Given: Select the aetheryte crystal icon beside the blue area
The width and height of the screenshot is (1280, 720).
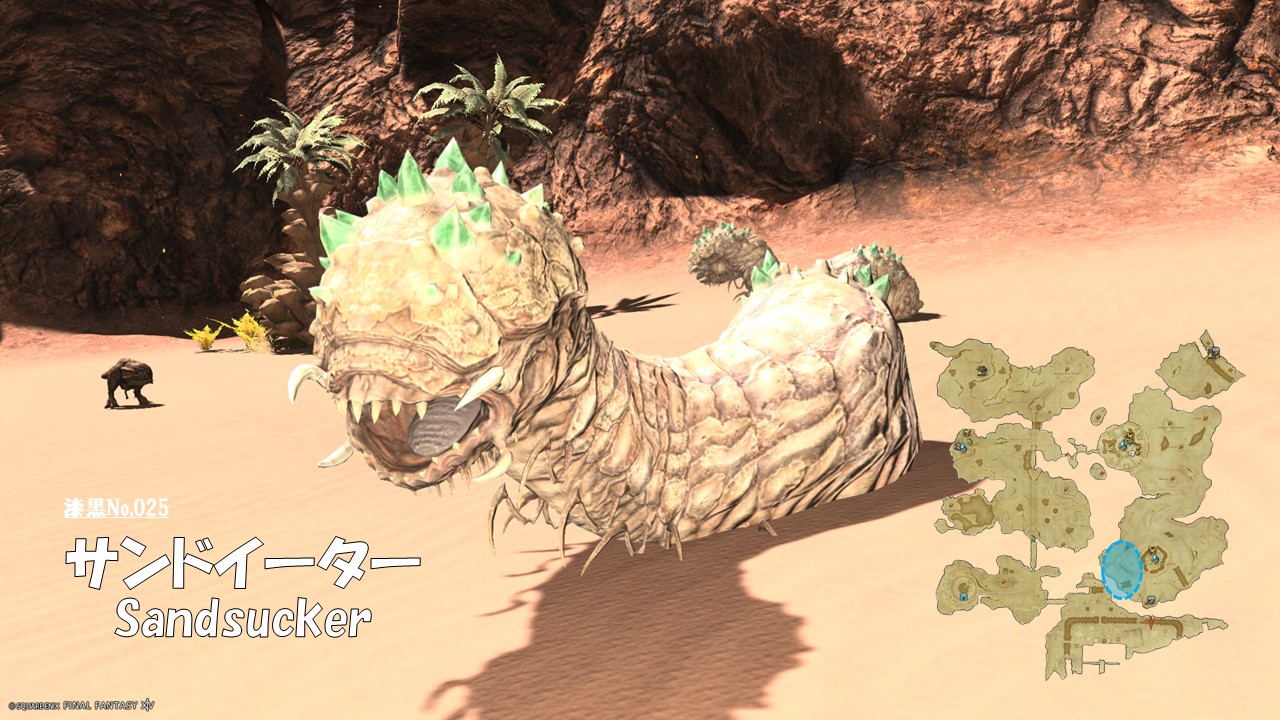Looking at the screenshot, I should tap(1154, 558).
